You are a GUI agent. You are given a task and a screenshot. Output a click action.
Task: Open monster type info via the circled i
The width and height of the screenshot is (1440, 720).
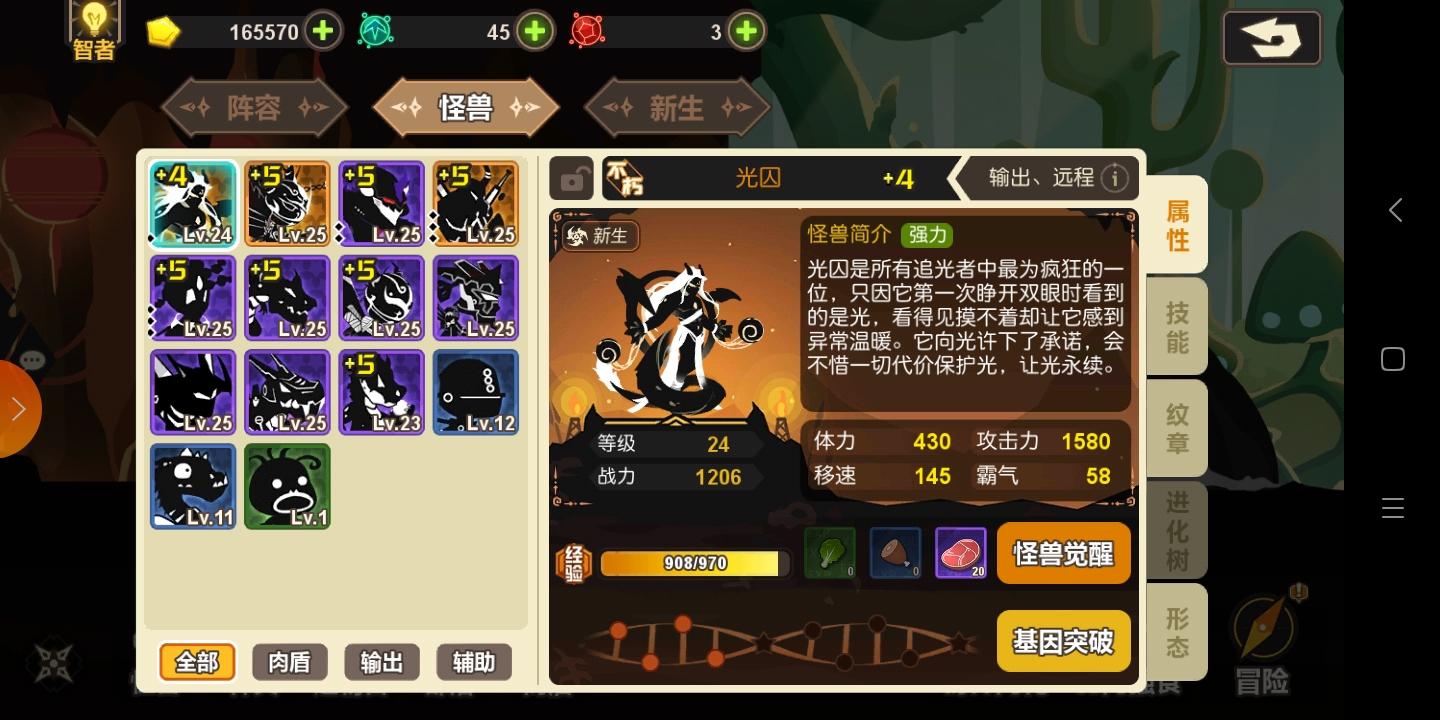1114,178
